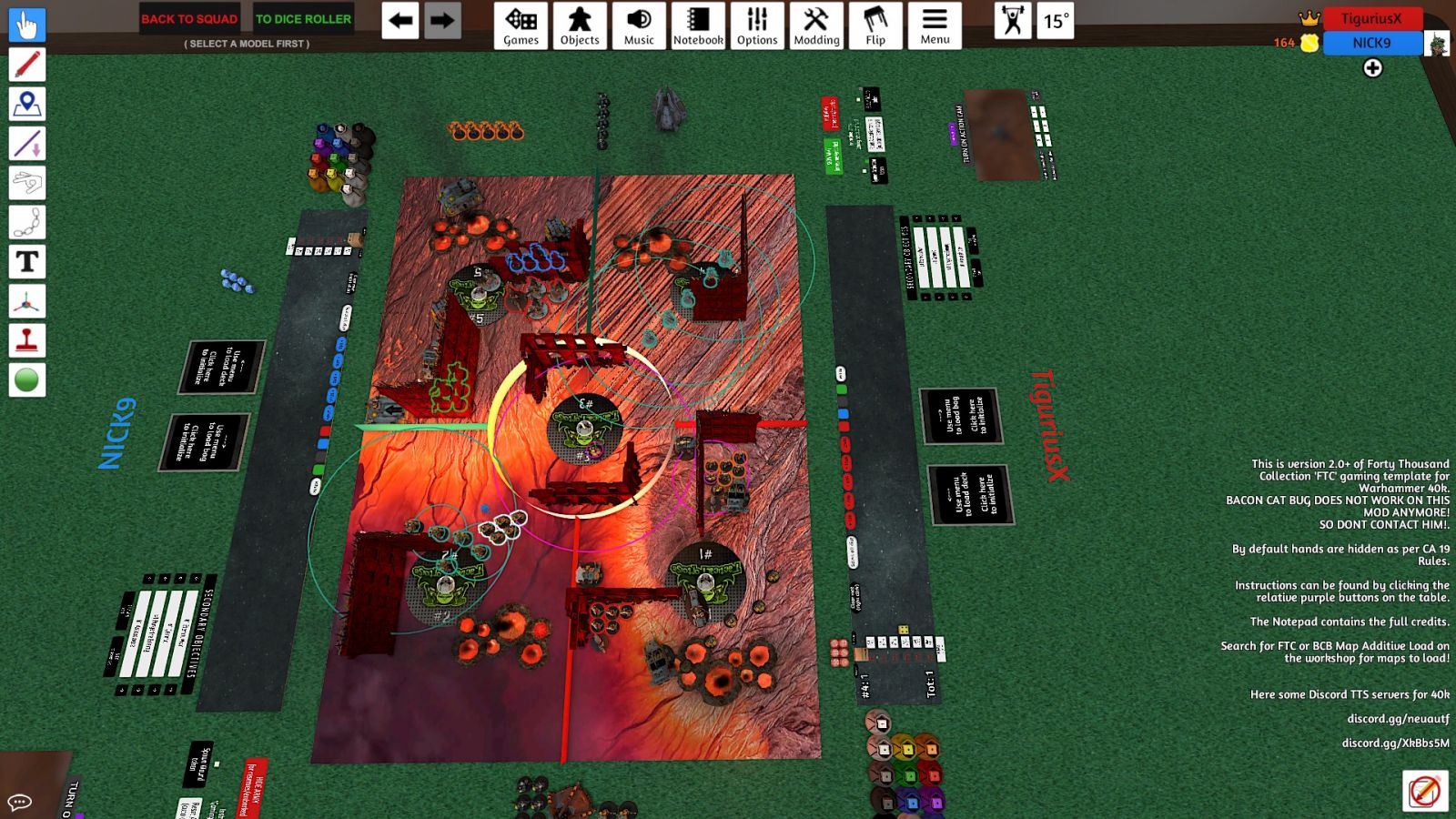
Task: Open the Music player
Action: (x=639, y=25)
